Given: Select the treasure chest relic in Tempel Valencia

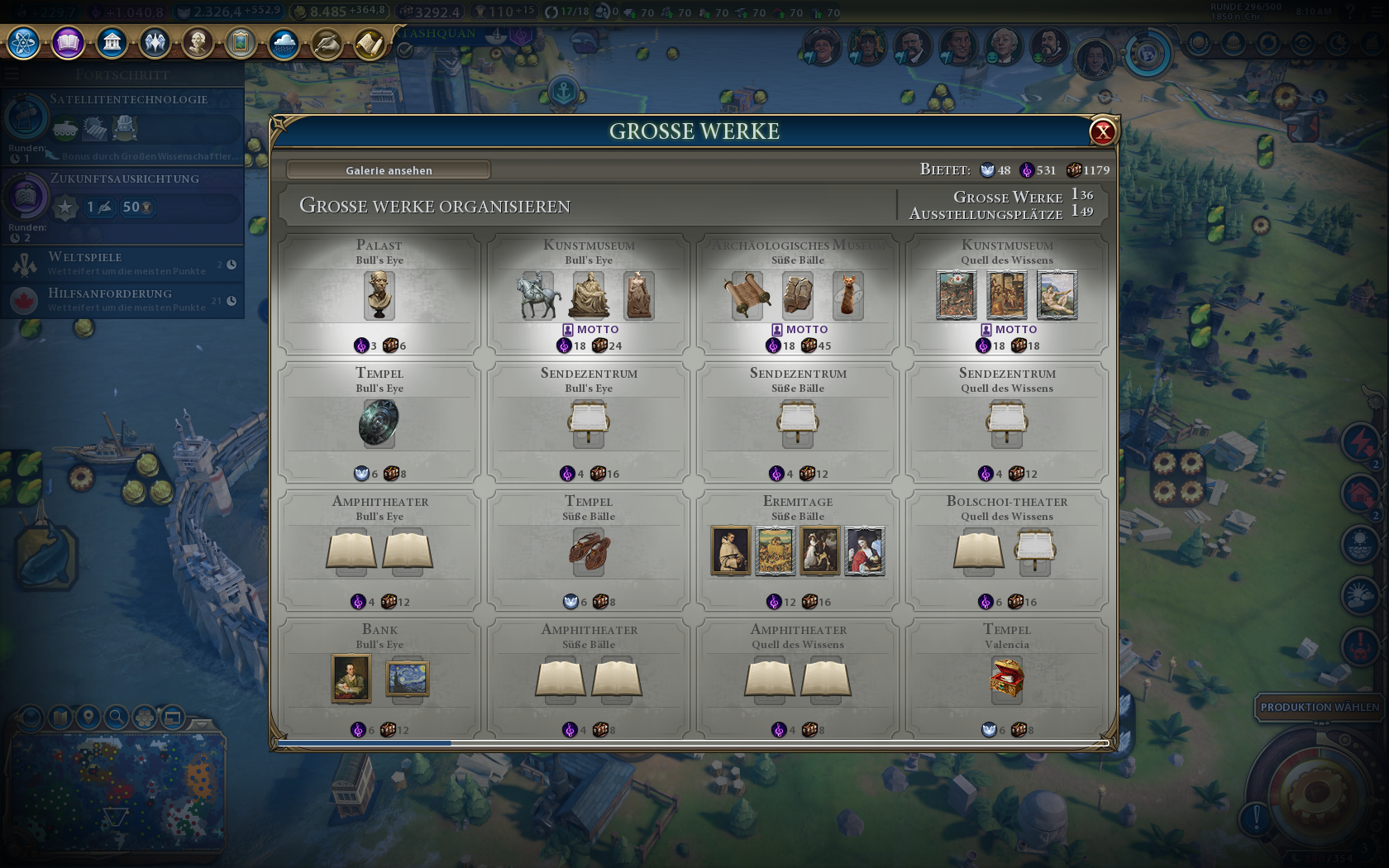Looking at the screenshot, I should [x=1006, y=679].
